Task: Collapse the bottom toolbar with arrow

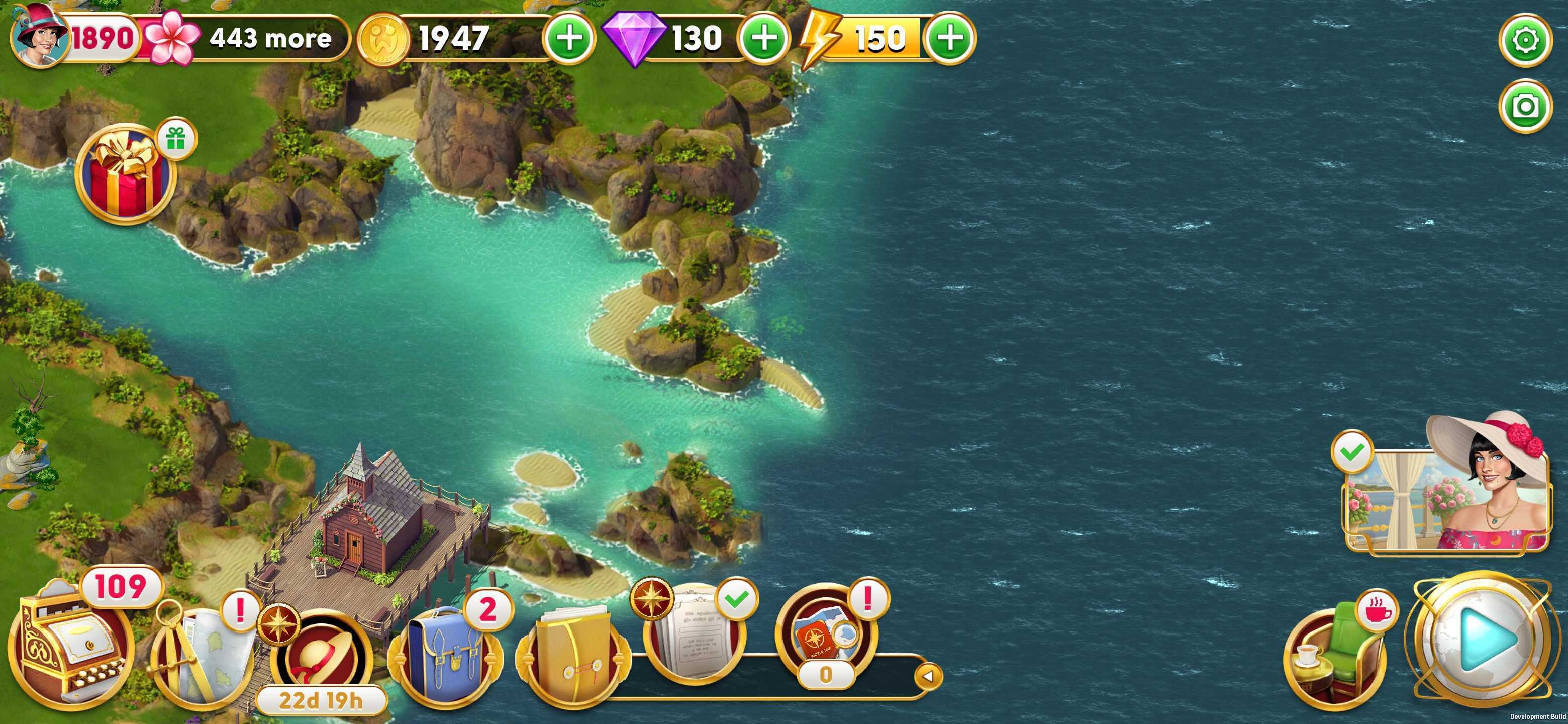Action: pyautogui.click(x=928, y=676)
